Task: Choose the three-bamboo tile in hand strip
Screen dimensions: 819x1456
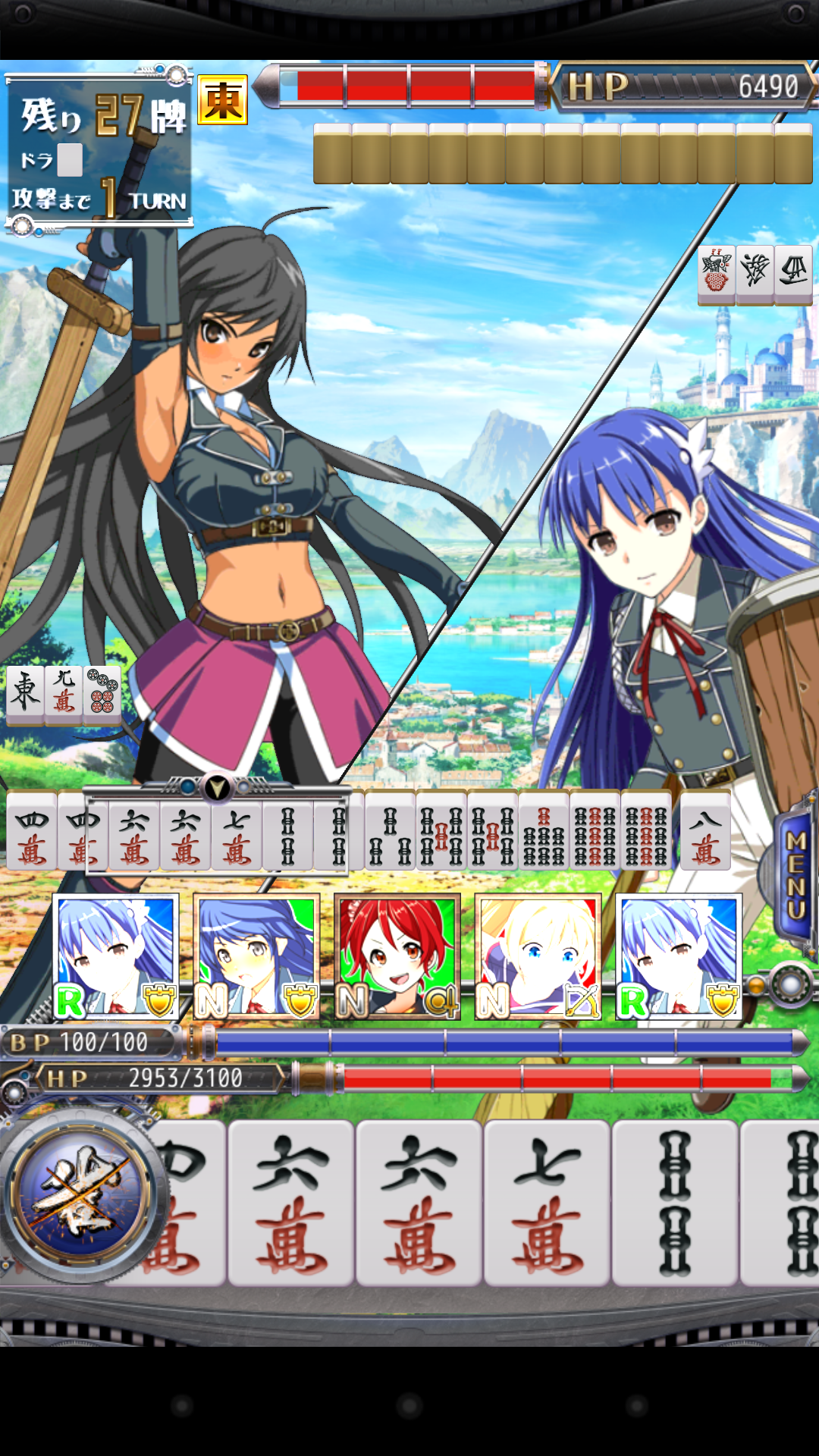Action: [x=390, y=830]
